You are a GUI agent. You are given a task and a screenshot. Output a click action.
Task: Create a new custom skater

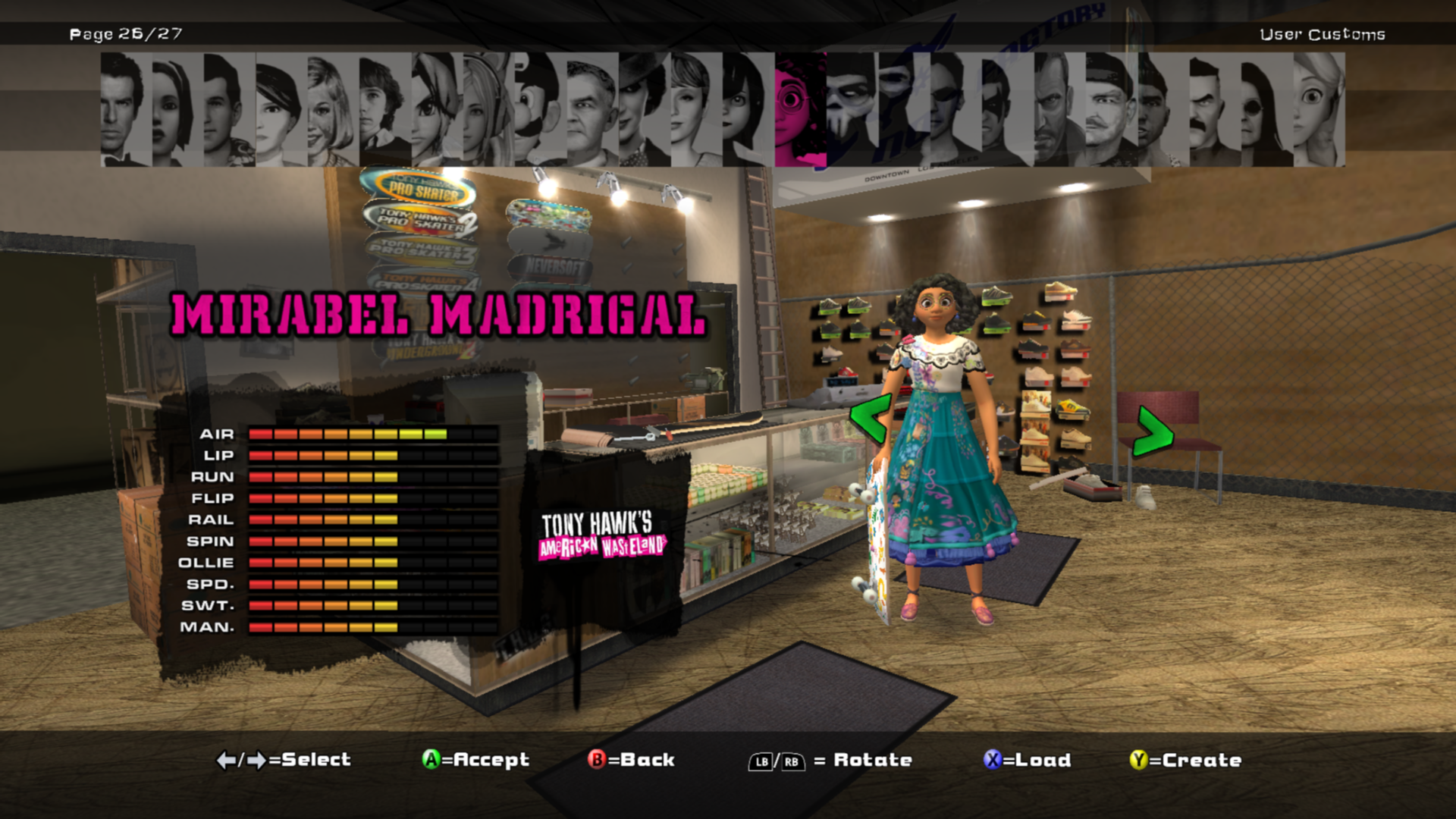1186,760
